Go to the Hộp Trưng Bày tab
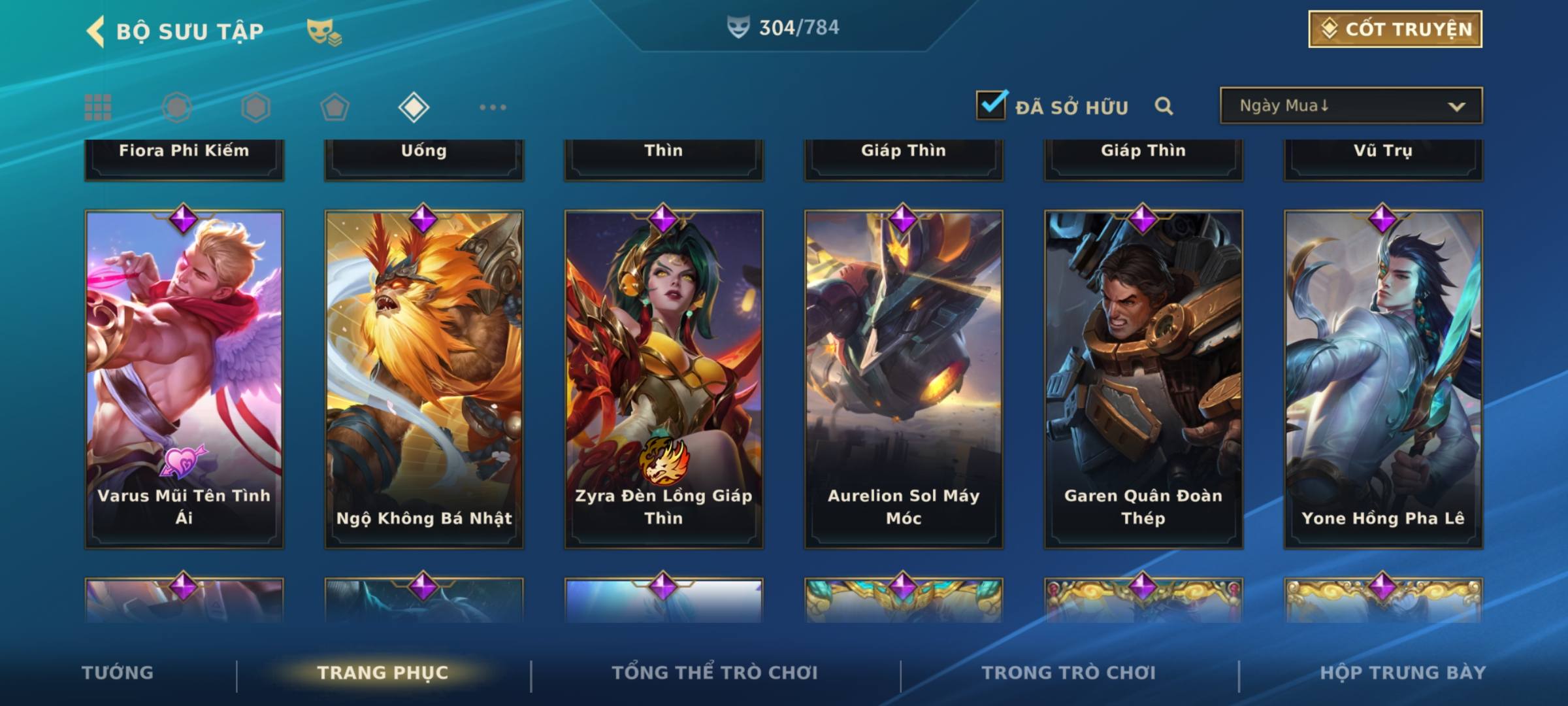Image resolution: width=1568 pixels, height=706 pixels. pos(1403,673)
